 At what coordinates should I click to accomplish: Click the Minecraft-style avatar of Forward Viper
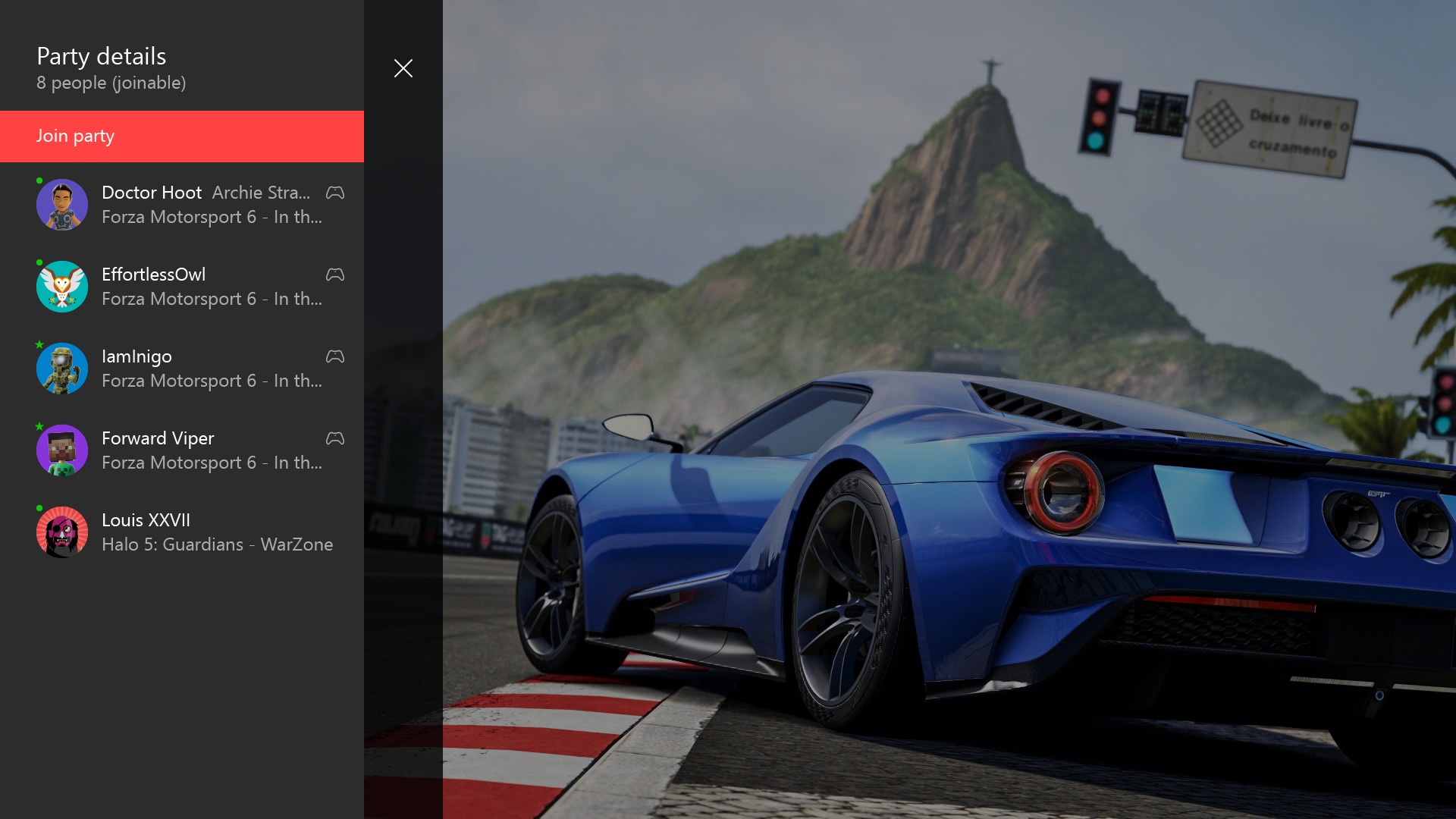(62, 450)
